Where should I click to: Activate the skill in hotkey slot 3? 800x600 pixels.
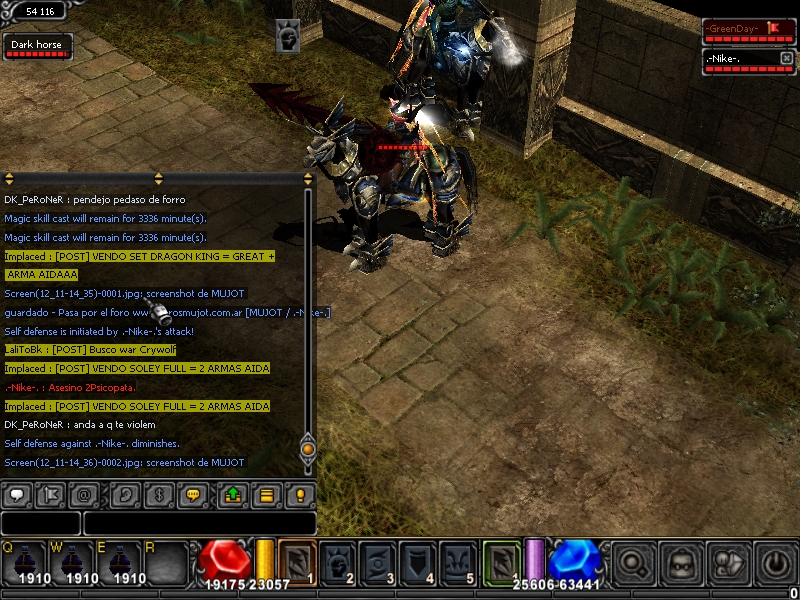tap(380, 561)
